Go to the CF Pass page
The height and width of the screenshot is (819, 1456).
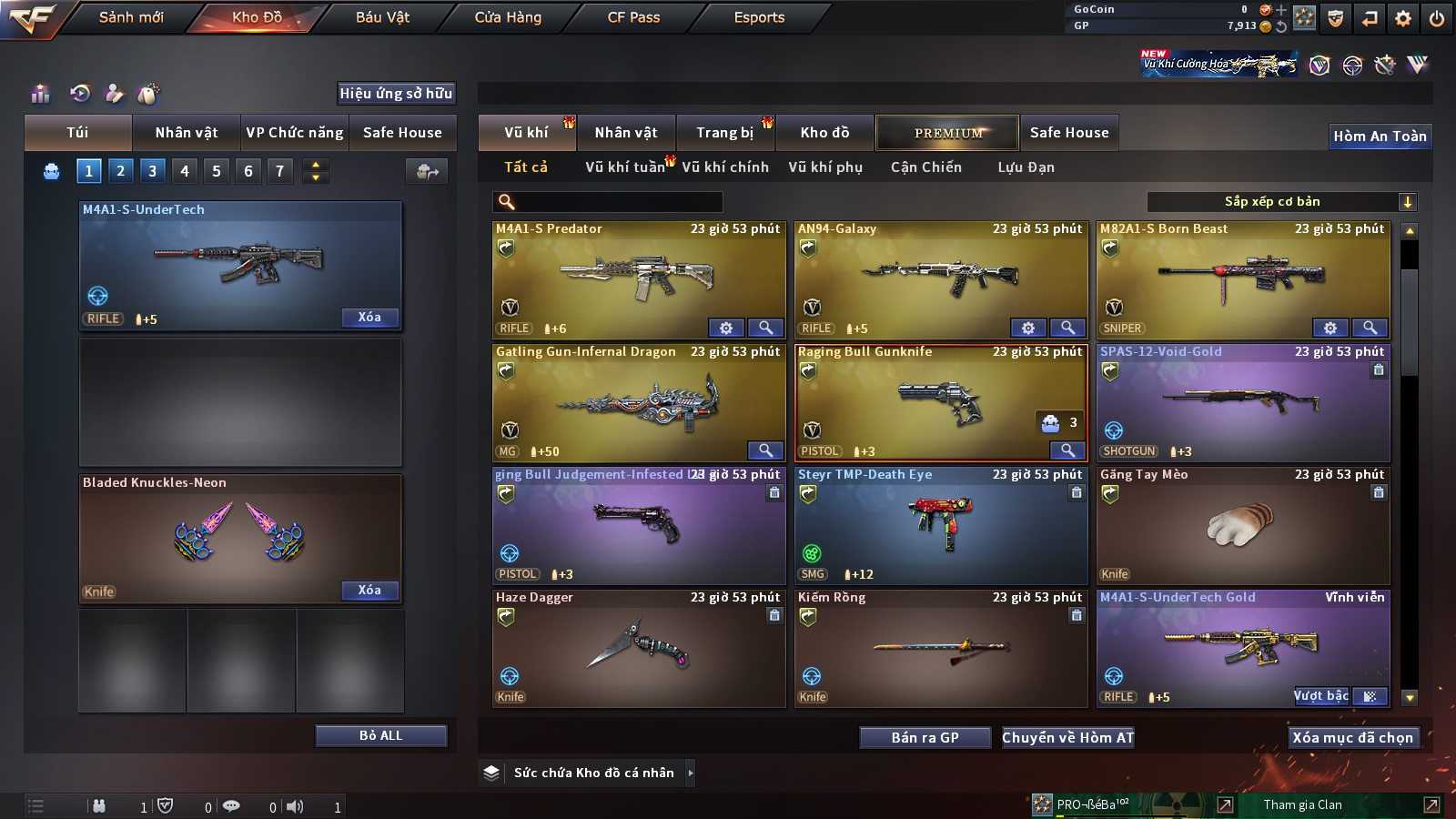point(633,17)
